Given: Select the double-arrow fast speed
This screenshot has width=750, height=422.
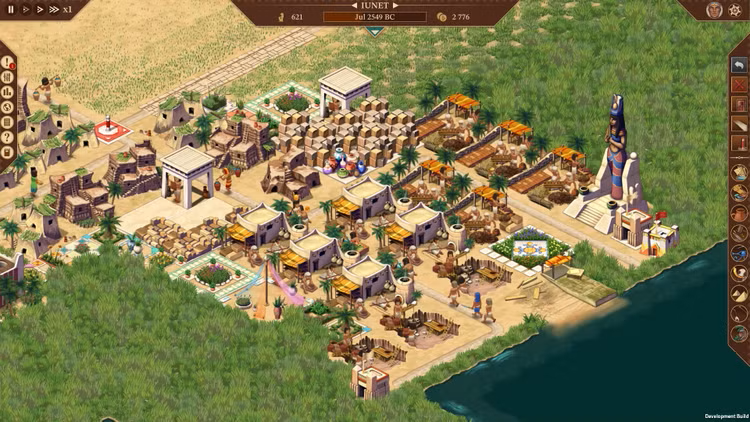Looking at the screenshot, I should coord(38,8).
